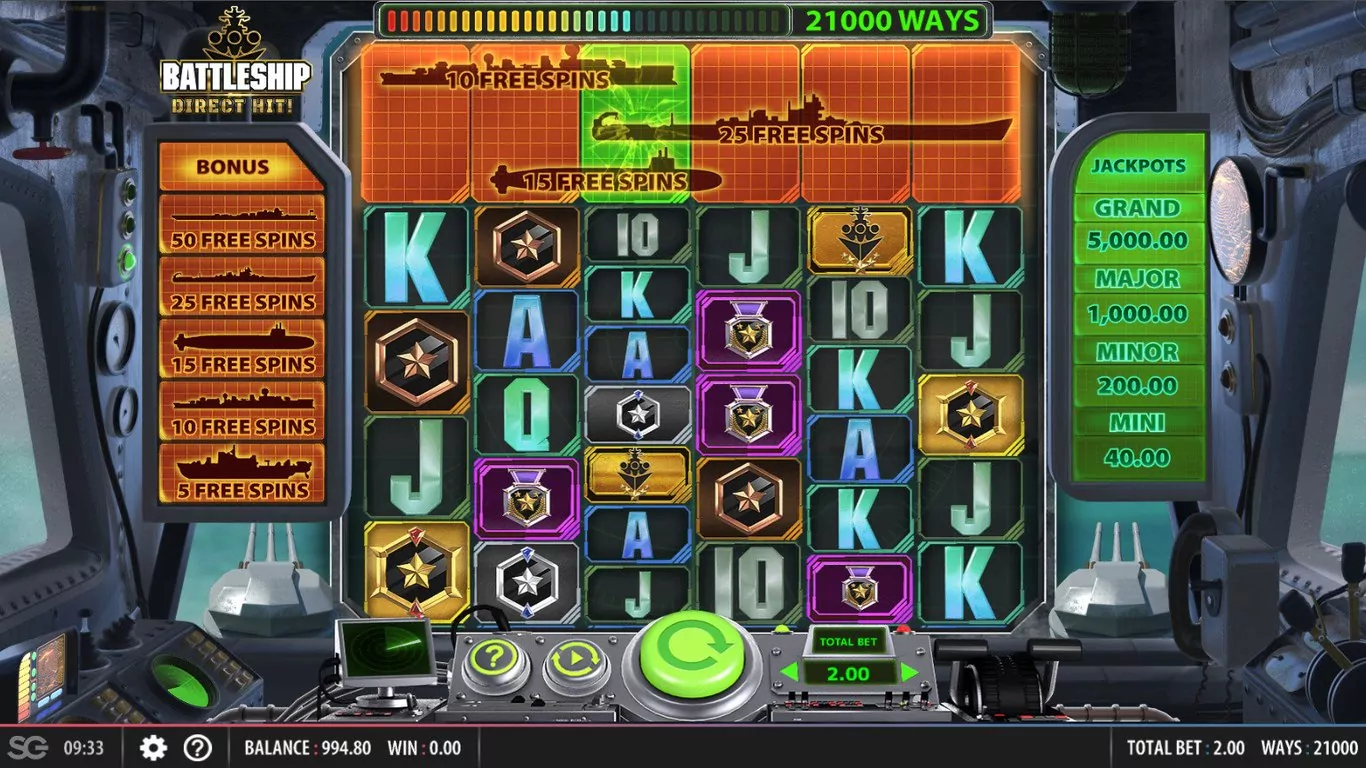Open the gear settings in bottom bar
Image resolution: width=1366 pixels, height=768 pixels.
point(153,747)
